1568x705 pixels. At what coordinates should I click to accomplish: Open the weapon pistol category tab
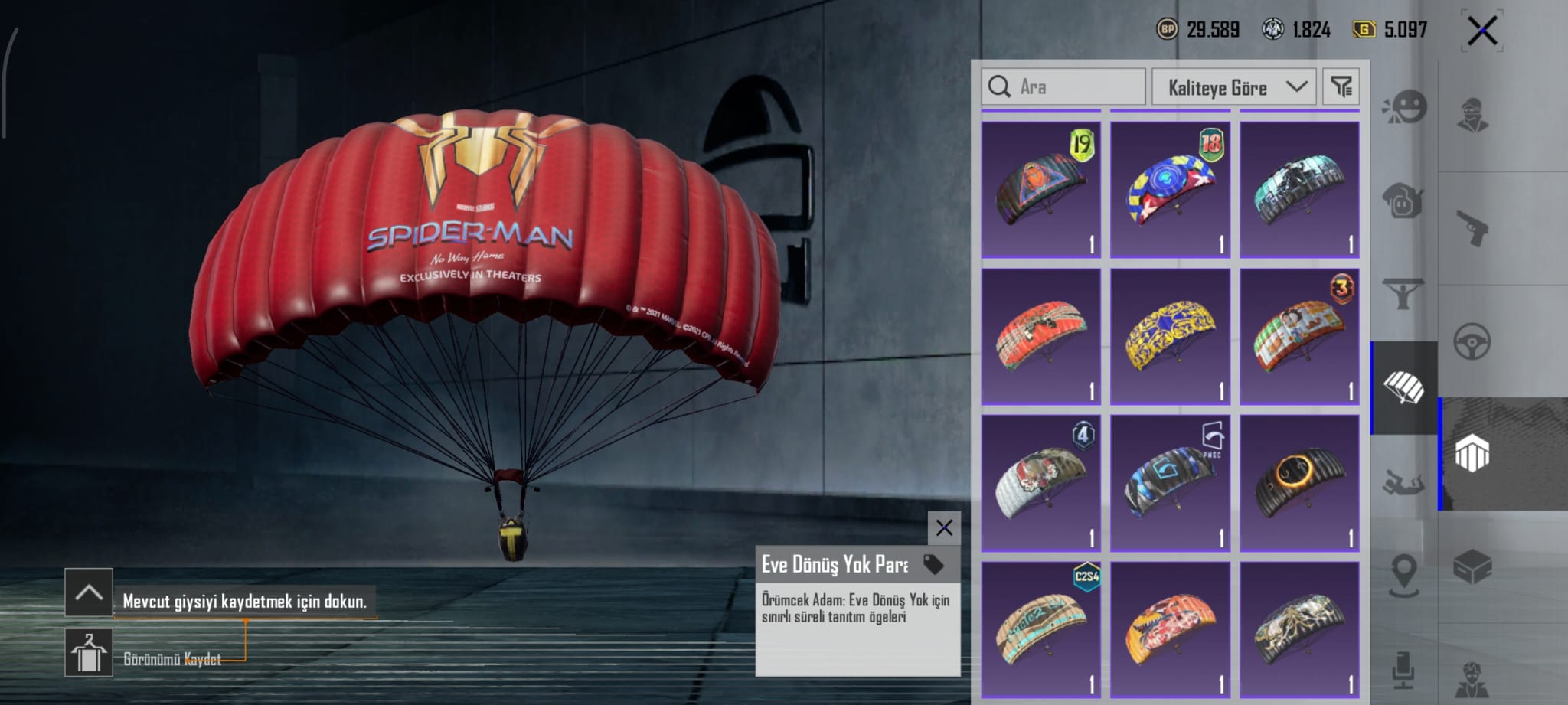click(x=1472, y=227)
